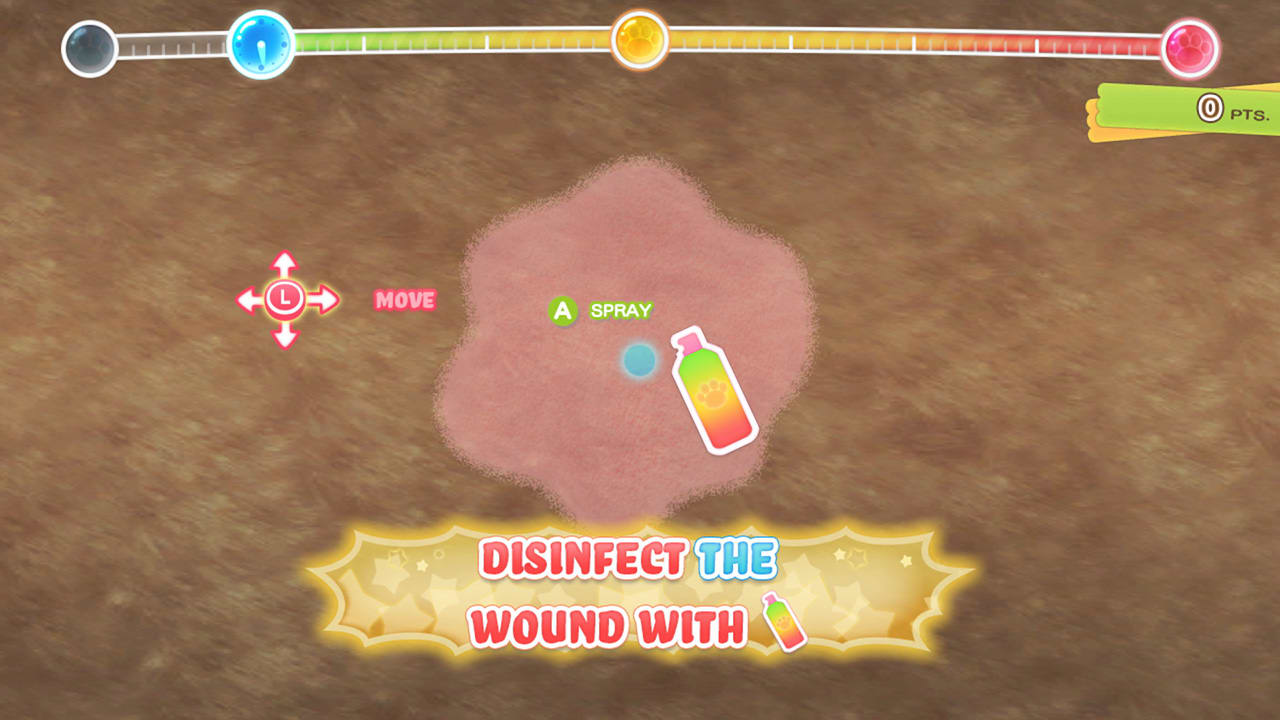
Task: Click the L-stick Move control icon
Action: 286,297
